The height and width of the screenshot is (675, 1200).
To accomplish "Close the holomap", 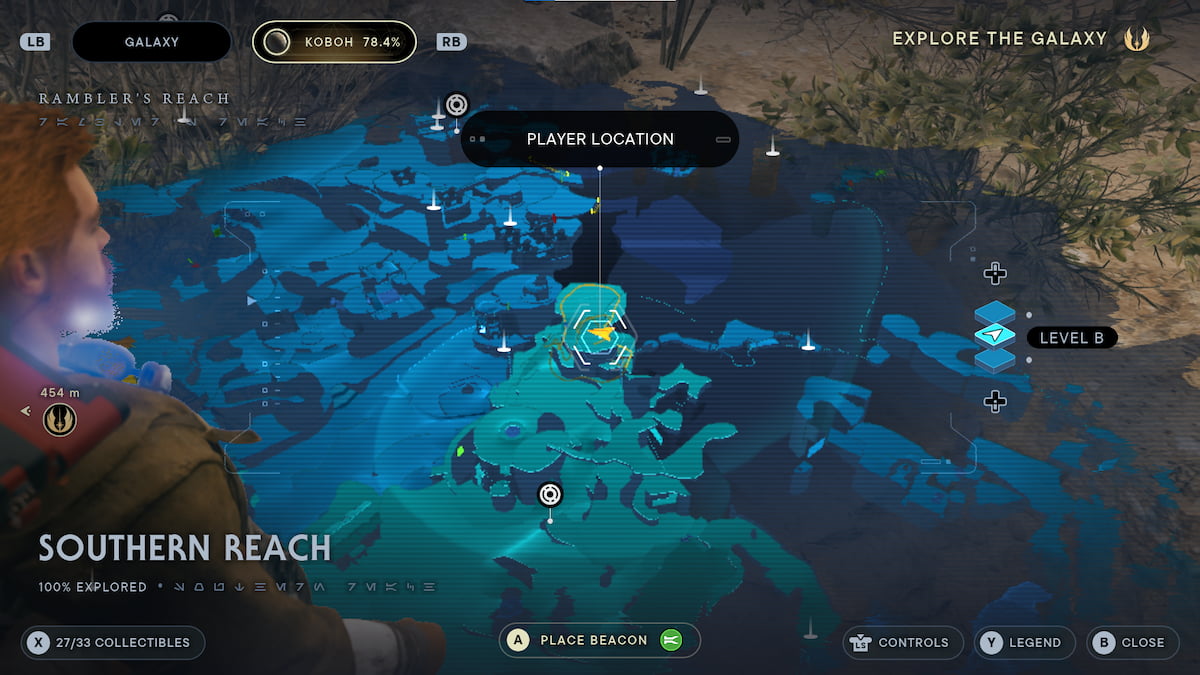I will click(x=1131, y=642).
